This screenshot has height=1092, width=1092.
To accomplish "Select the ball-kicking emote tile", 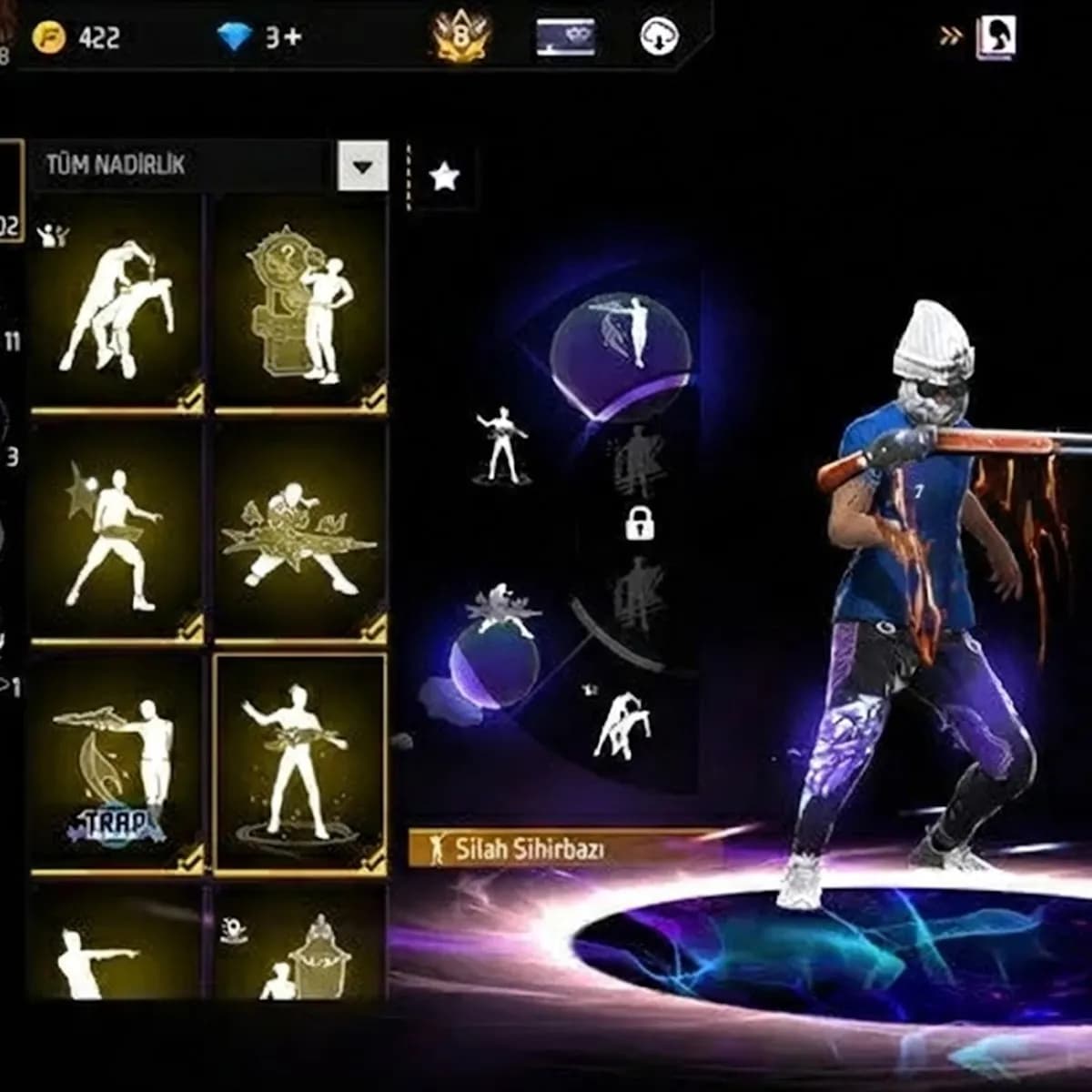I will [116, 533].
